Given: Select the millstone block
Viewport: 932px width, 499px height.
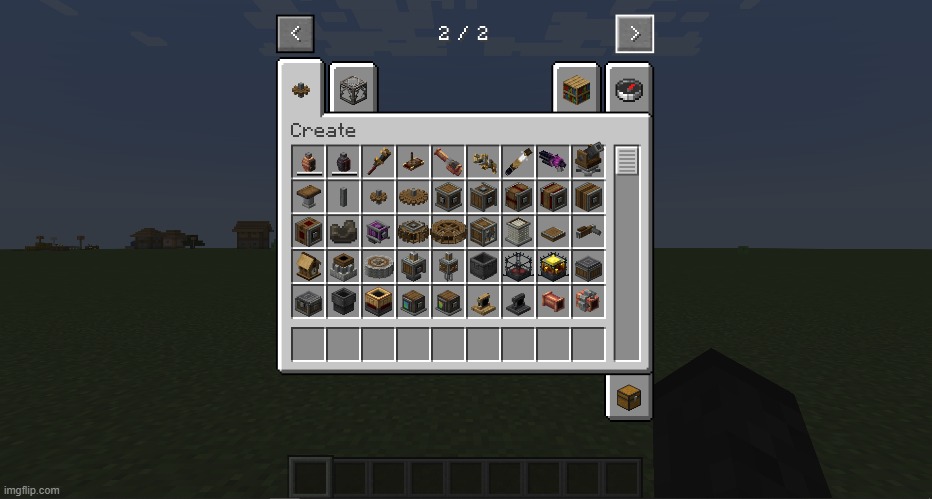Looking at the screenshot, I should click(x=378, y=266).
